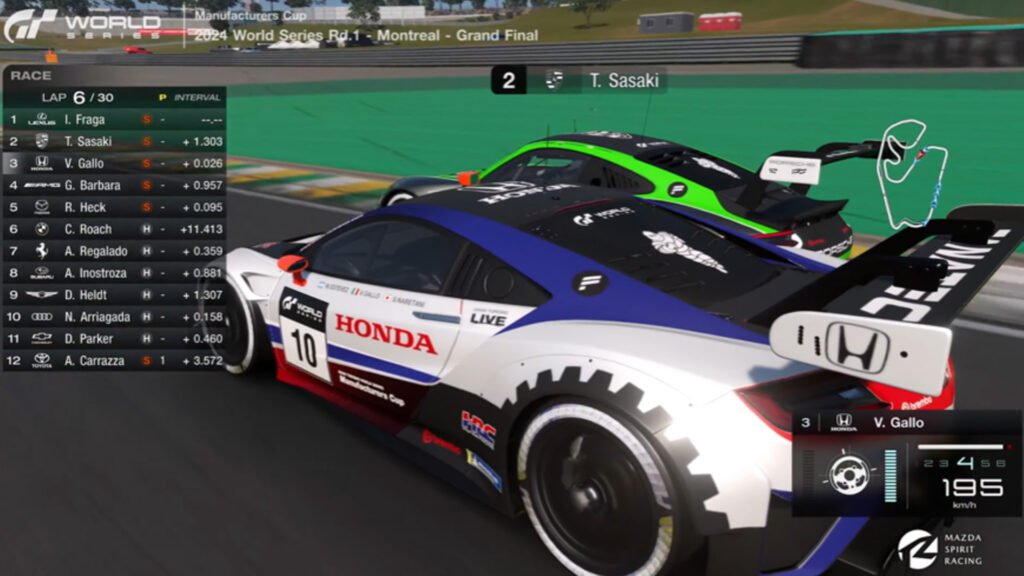The image size is (1024, 576).
Task: Click the RACE header above the standings
Action: coord(31,75)
